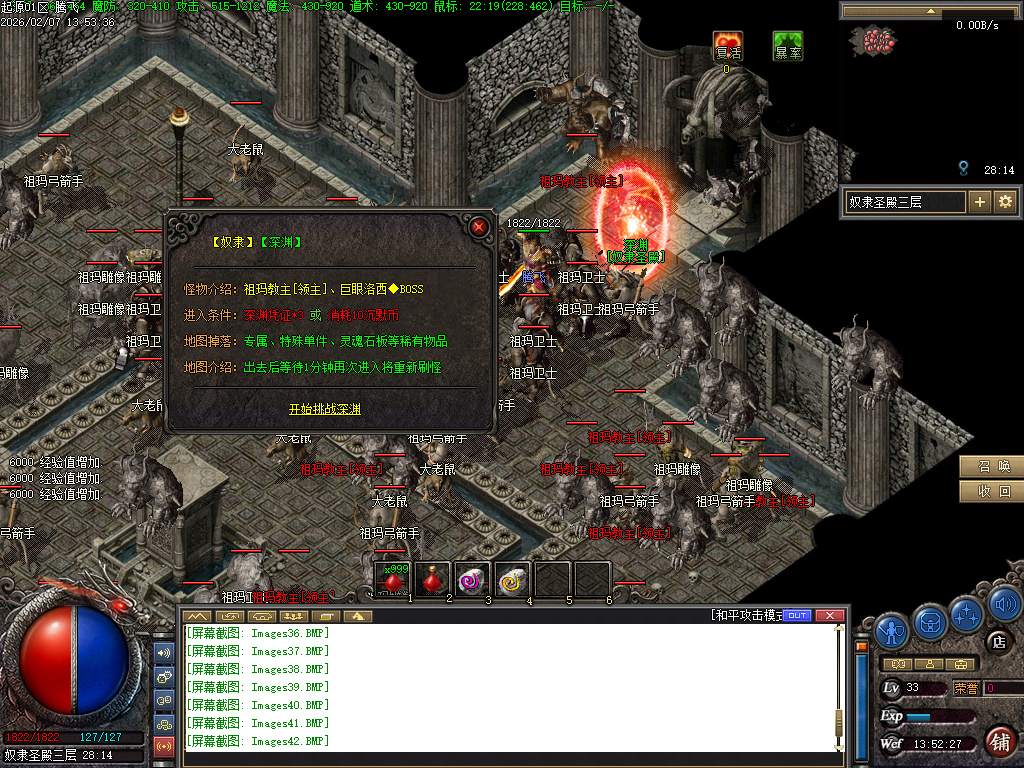The height and width of the screenshot is (768, 1024).
Task: Toggle sound with the round speaker icon
Action: click(1003, 603)
